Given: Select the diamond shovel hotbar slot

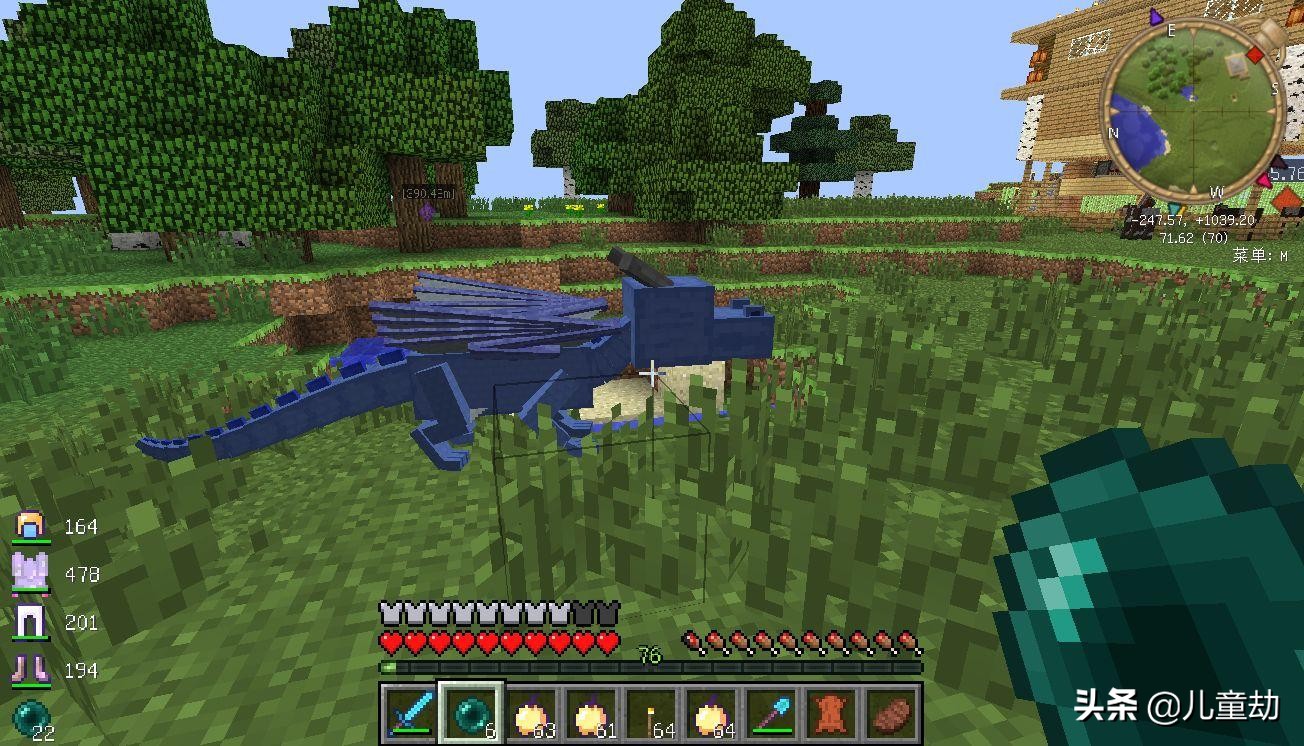Looking at the screenshot, I should [771, 714].
